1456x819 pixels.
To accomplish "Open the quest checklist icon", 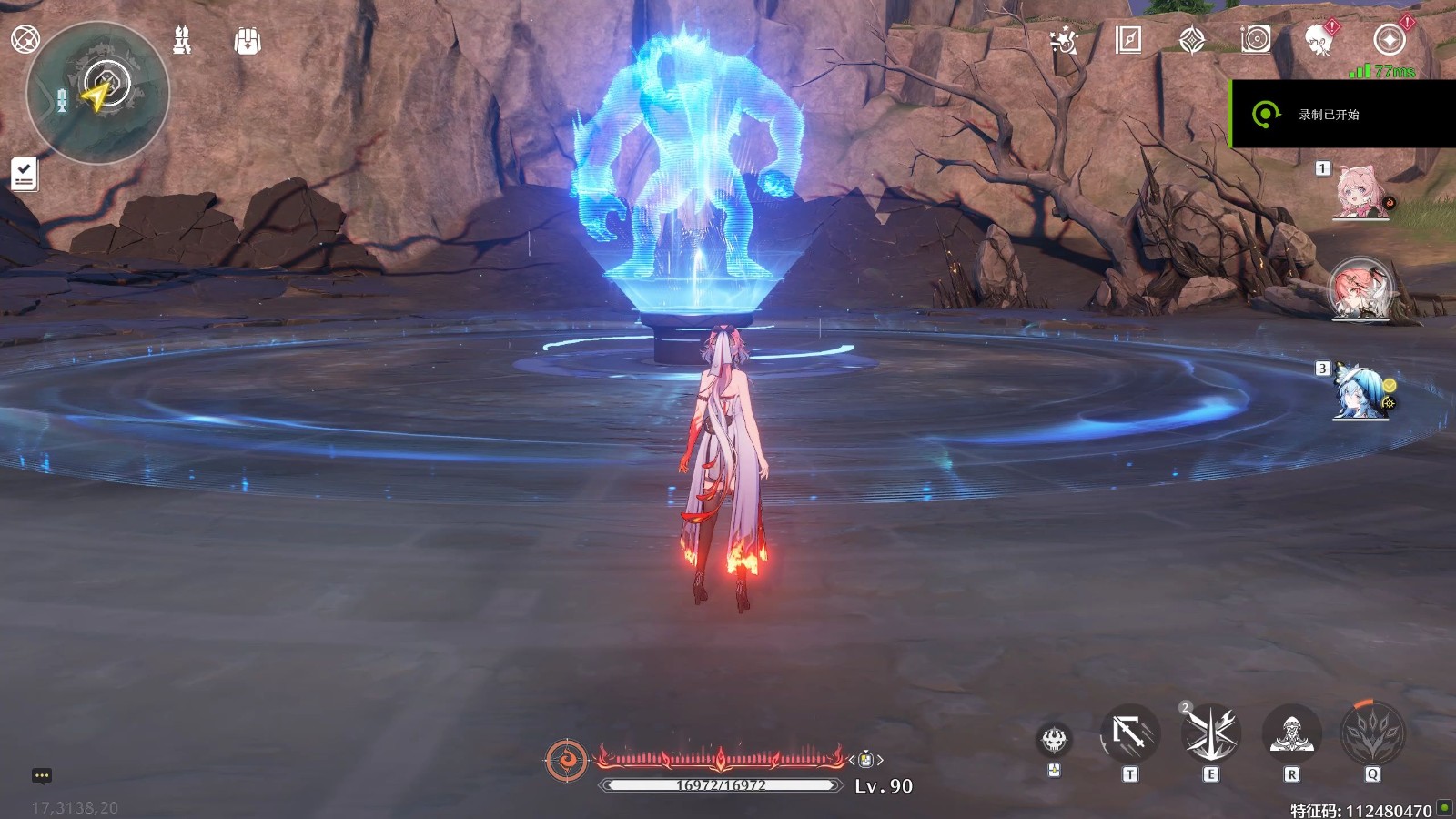I will pyautogui.click(x=25, y=174).
